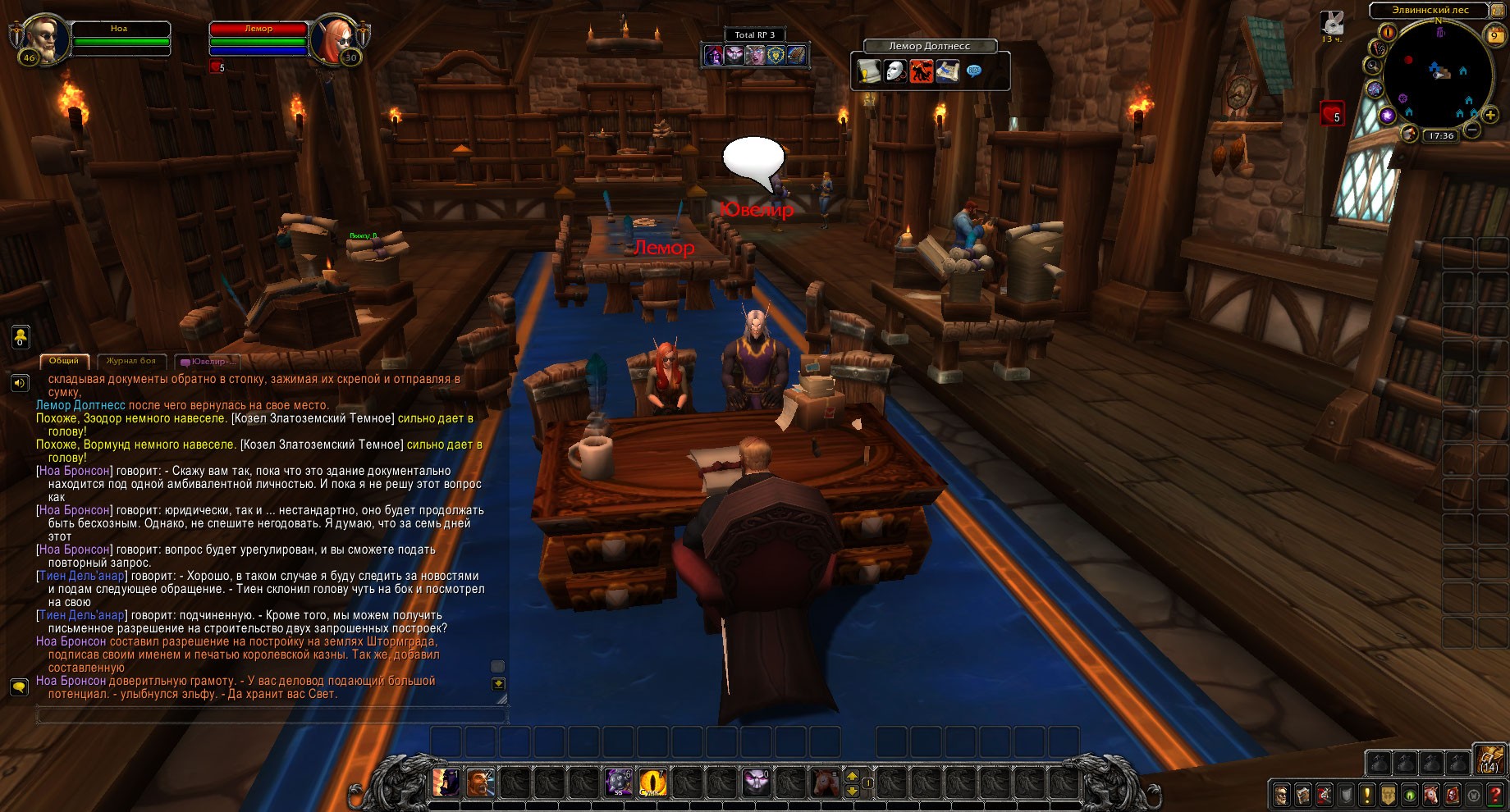Click the white rabbit buff icon
1510x812 pixels.
point(1333,23)
